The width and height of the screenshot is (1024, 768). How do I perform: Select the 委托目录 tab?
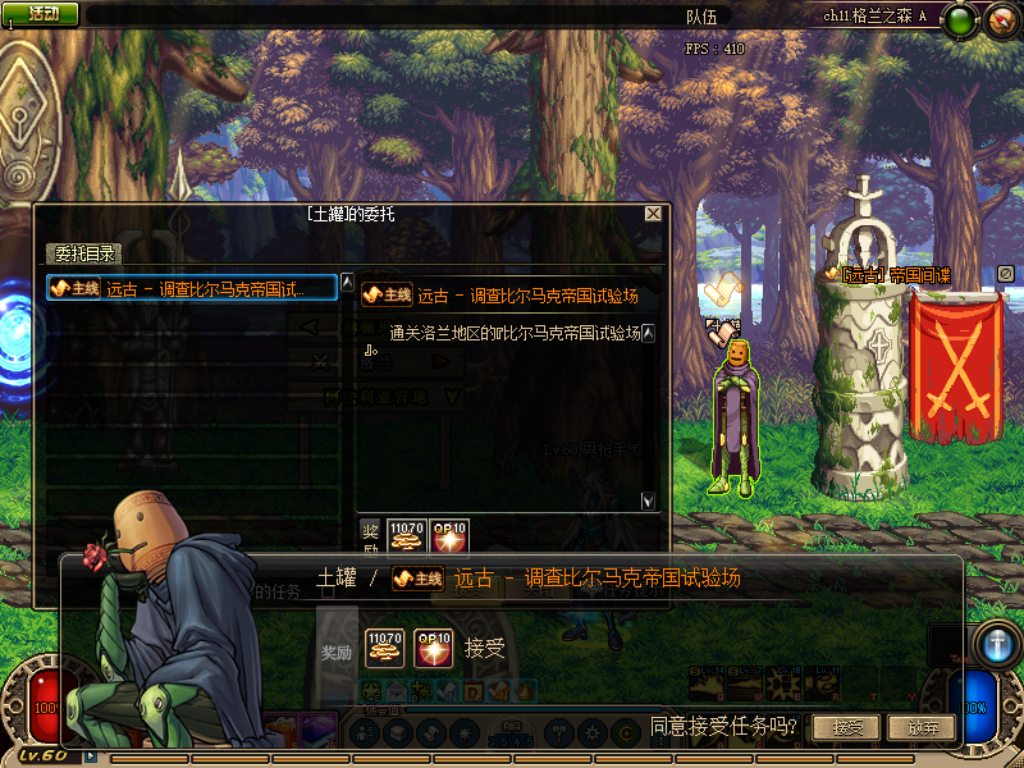tap(86, 254)
